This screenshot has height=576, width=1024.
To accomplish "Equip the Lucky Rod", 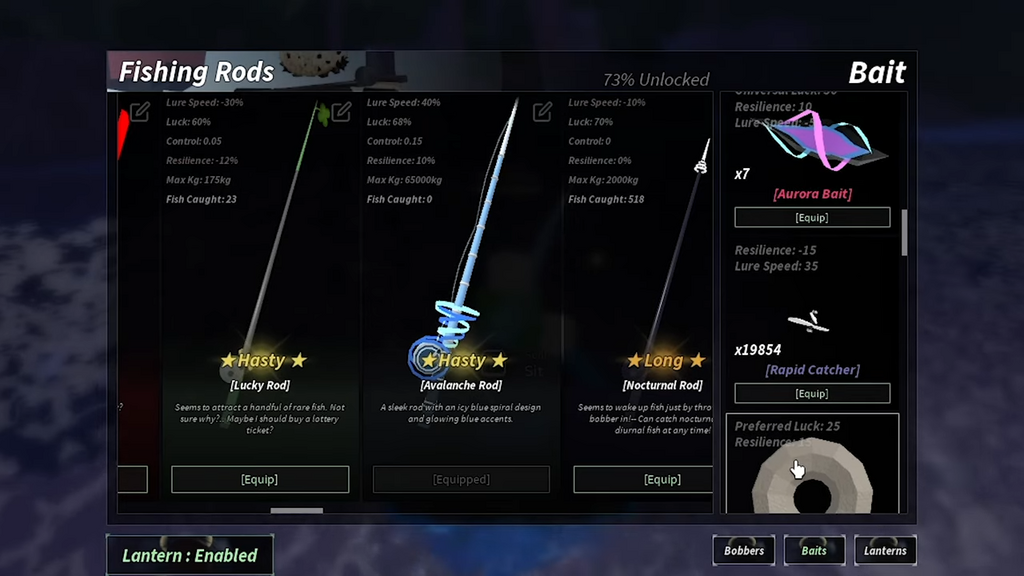I will (x=260, y=479).
